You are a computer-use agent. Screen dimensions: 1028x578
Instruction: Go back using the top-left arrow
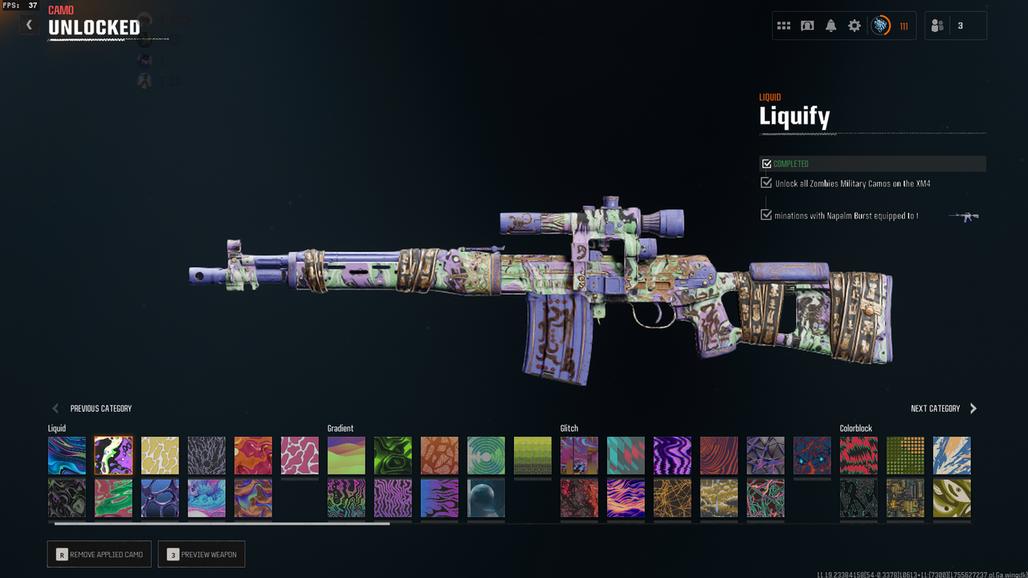29,25
